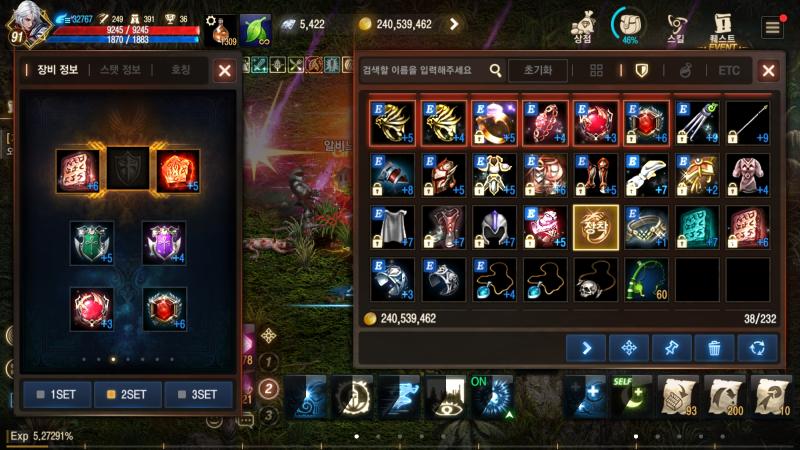The width and height of the screenshot is (800, 450).
Task: Open the 상점 shop
Action: pos(582,27)
